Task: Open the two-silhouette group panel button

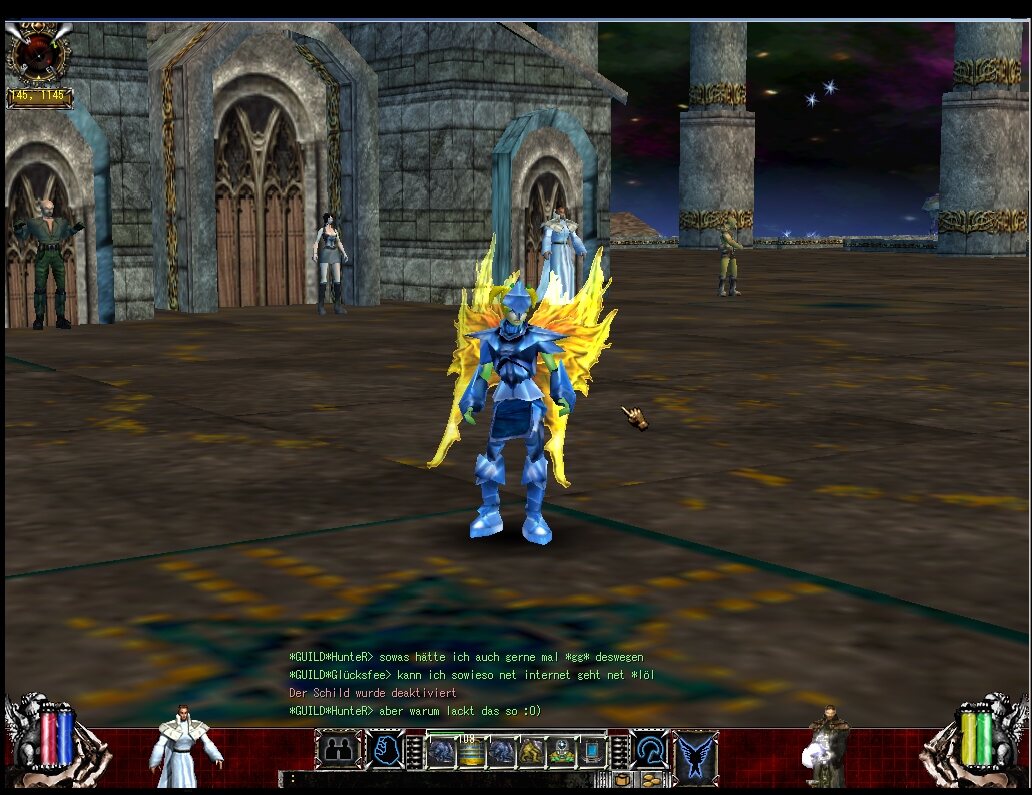Action: (x=338, y=749)
